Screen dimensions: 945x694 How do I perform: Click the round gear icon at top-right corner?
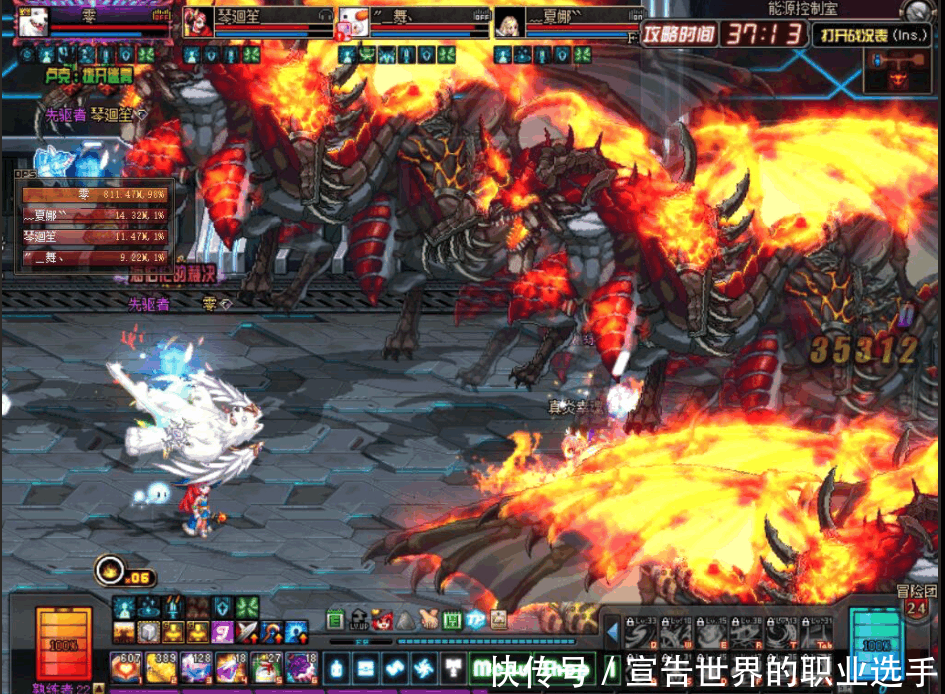919,11
